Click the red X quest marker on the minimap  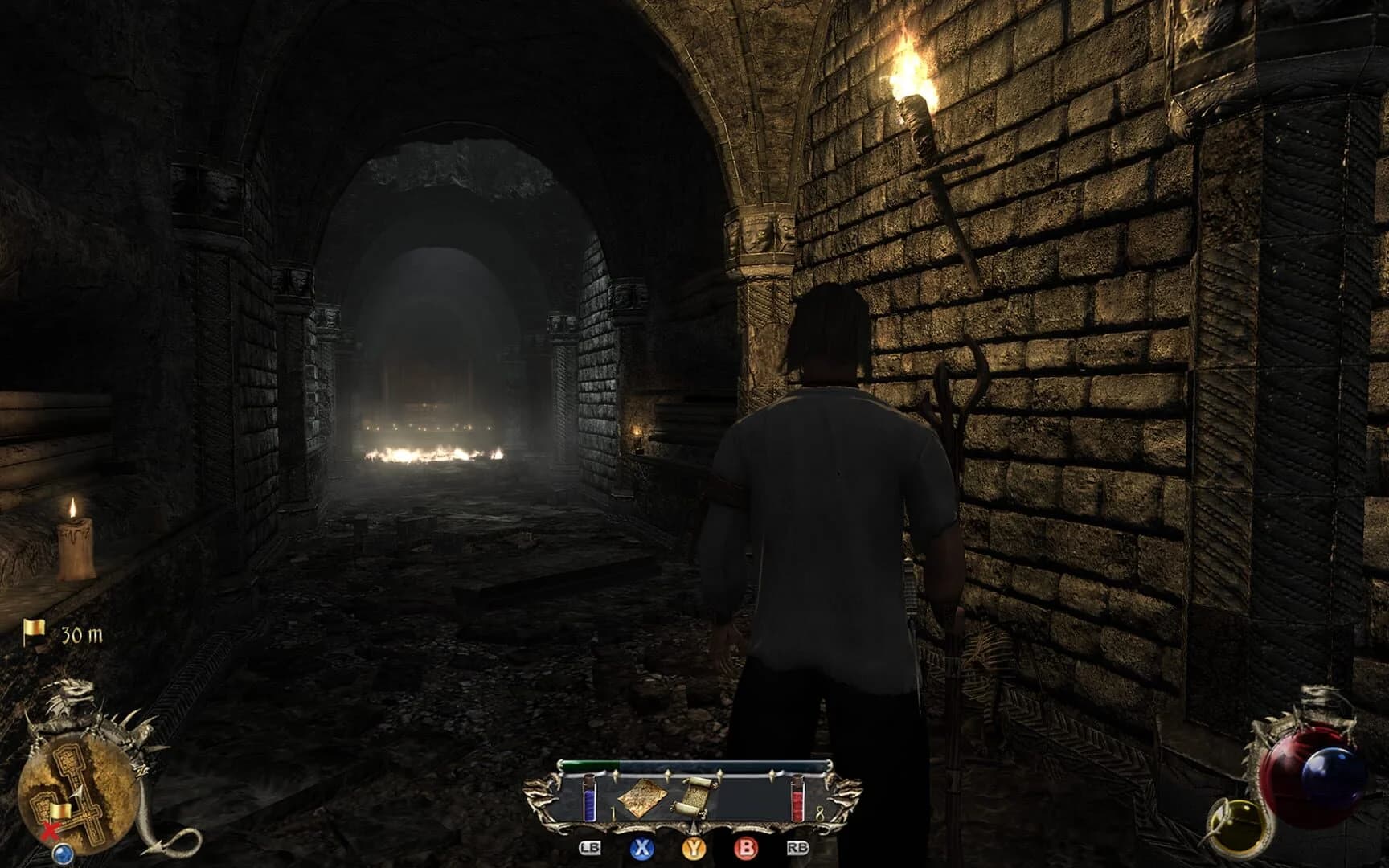[50, 830]
